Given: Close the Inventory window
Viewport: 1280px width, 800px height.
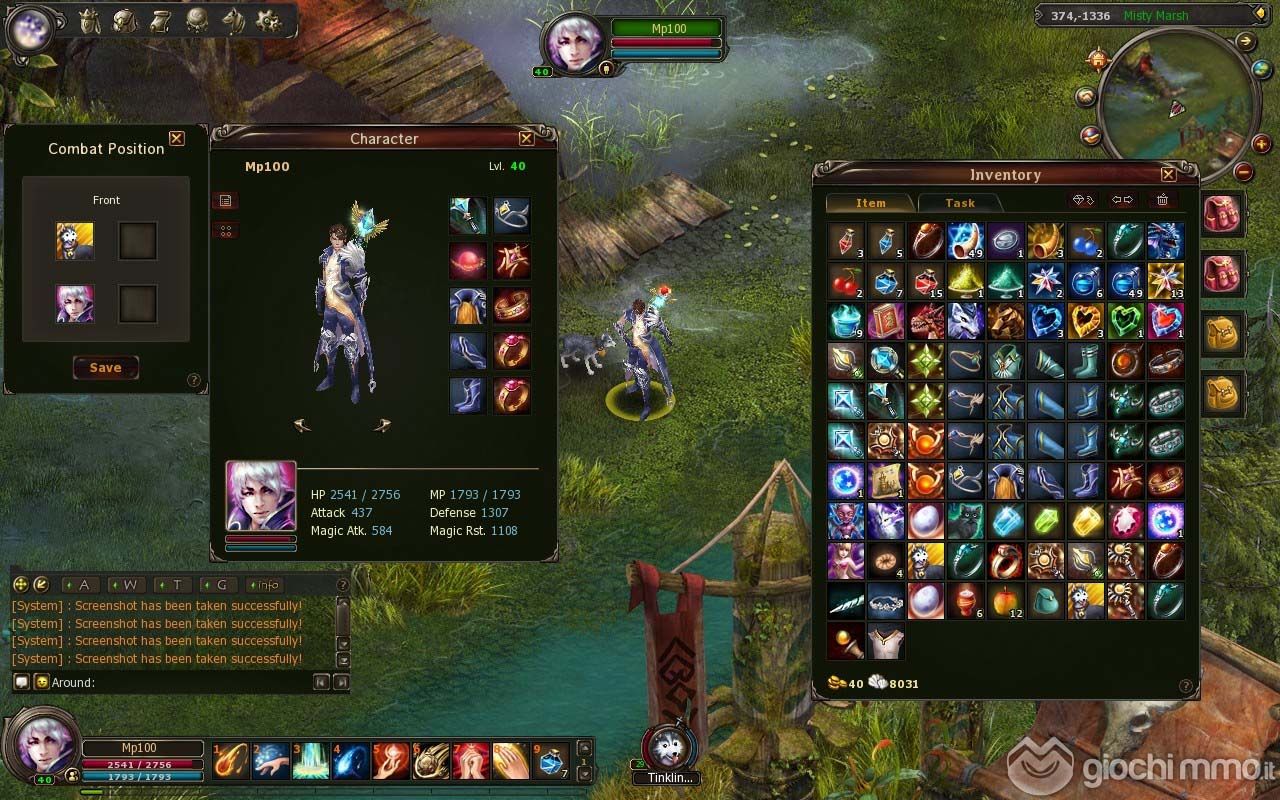Looking at the screenshot, I should [x=1167, y=174].
